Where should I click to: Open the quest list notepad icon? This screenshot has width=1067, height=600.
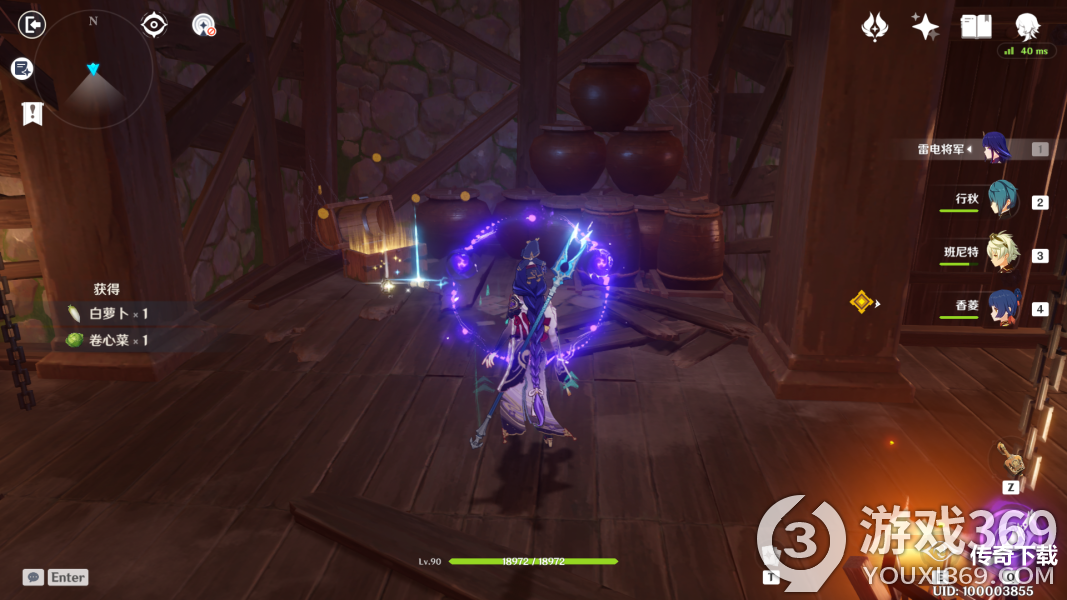pyautogui.click(x=22, y=68)
